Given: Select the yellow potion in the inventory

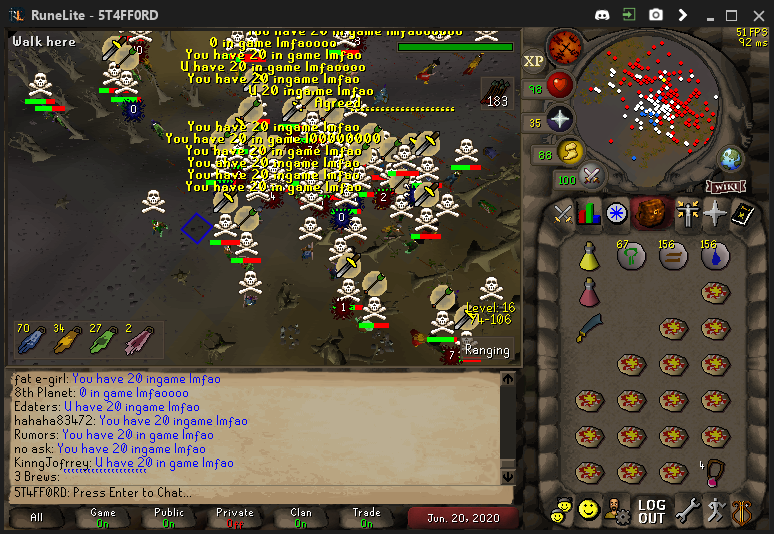Looking at the screenshot, I should coord(590,258).
